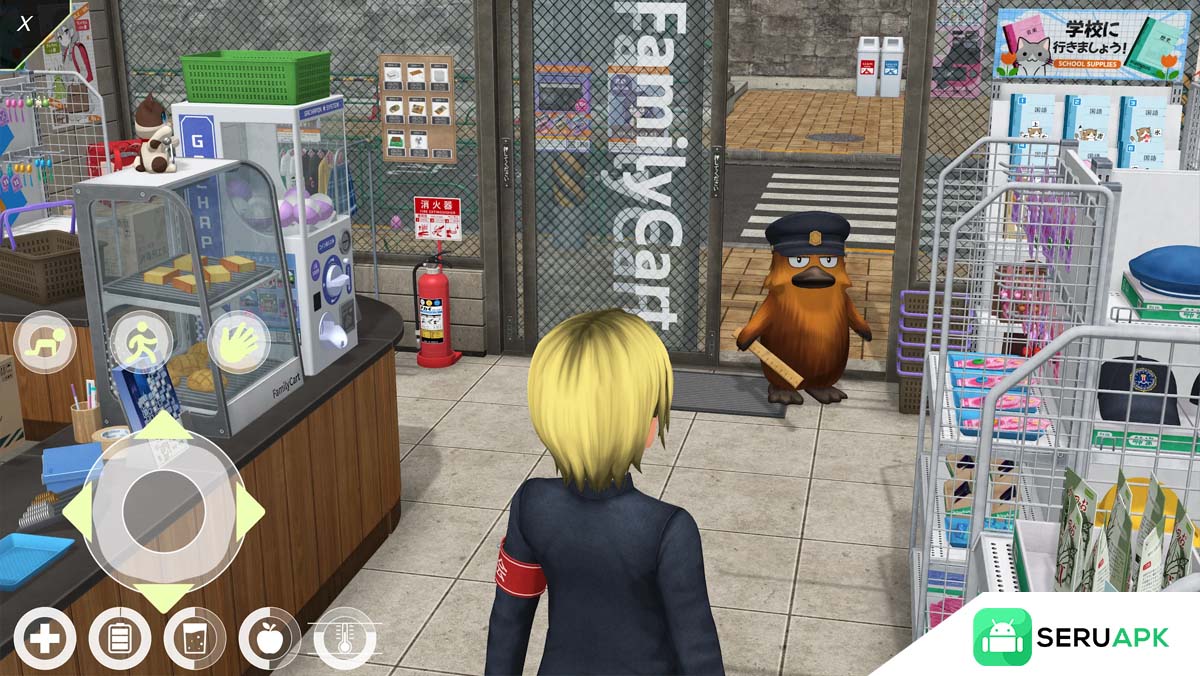Click the right arrow on the movement pad
The height and width of the screenshot is (676, 1200).
[x=249, y=512]
